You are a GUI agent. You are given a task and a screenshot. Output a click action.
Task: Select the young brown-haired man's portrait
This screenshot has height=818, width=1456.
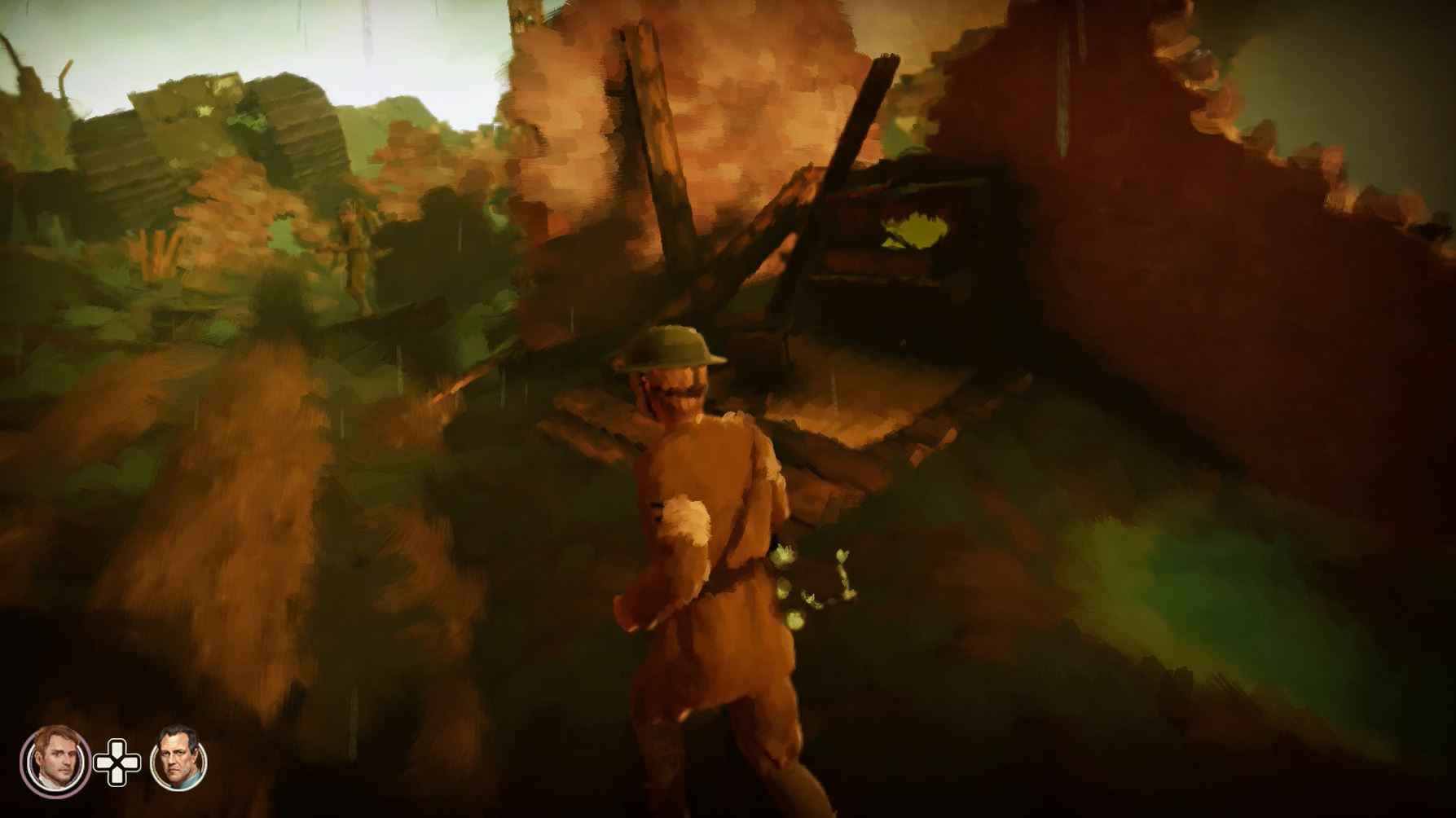tap(55, 761)
